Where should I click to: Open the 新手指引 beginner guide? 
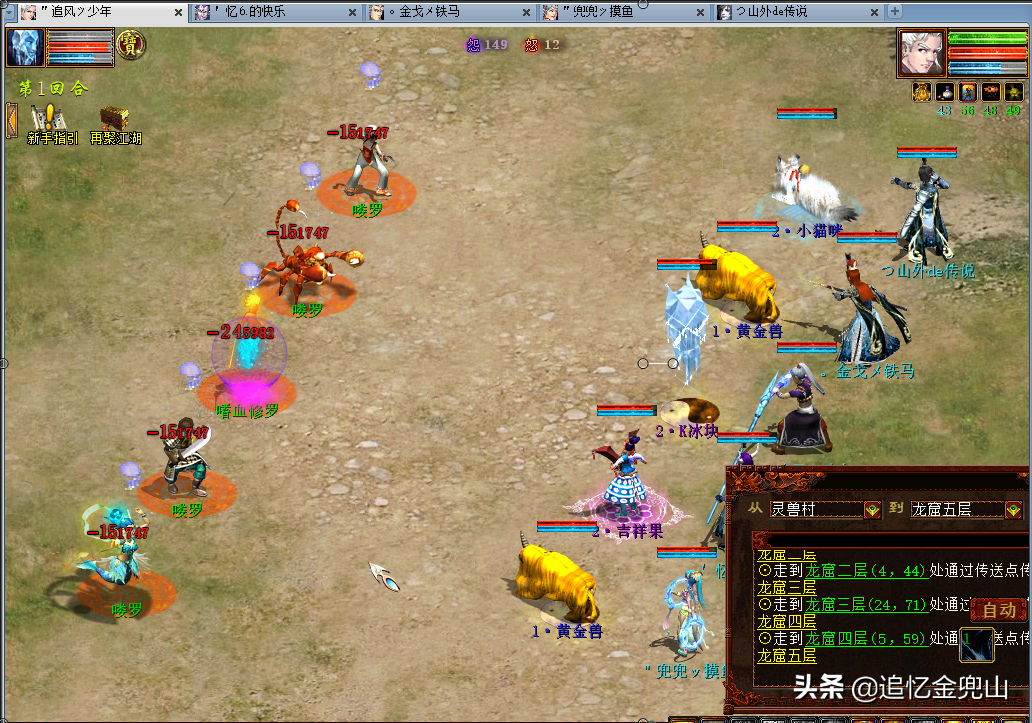[48, 125]
